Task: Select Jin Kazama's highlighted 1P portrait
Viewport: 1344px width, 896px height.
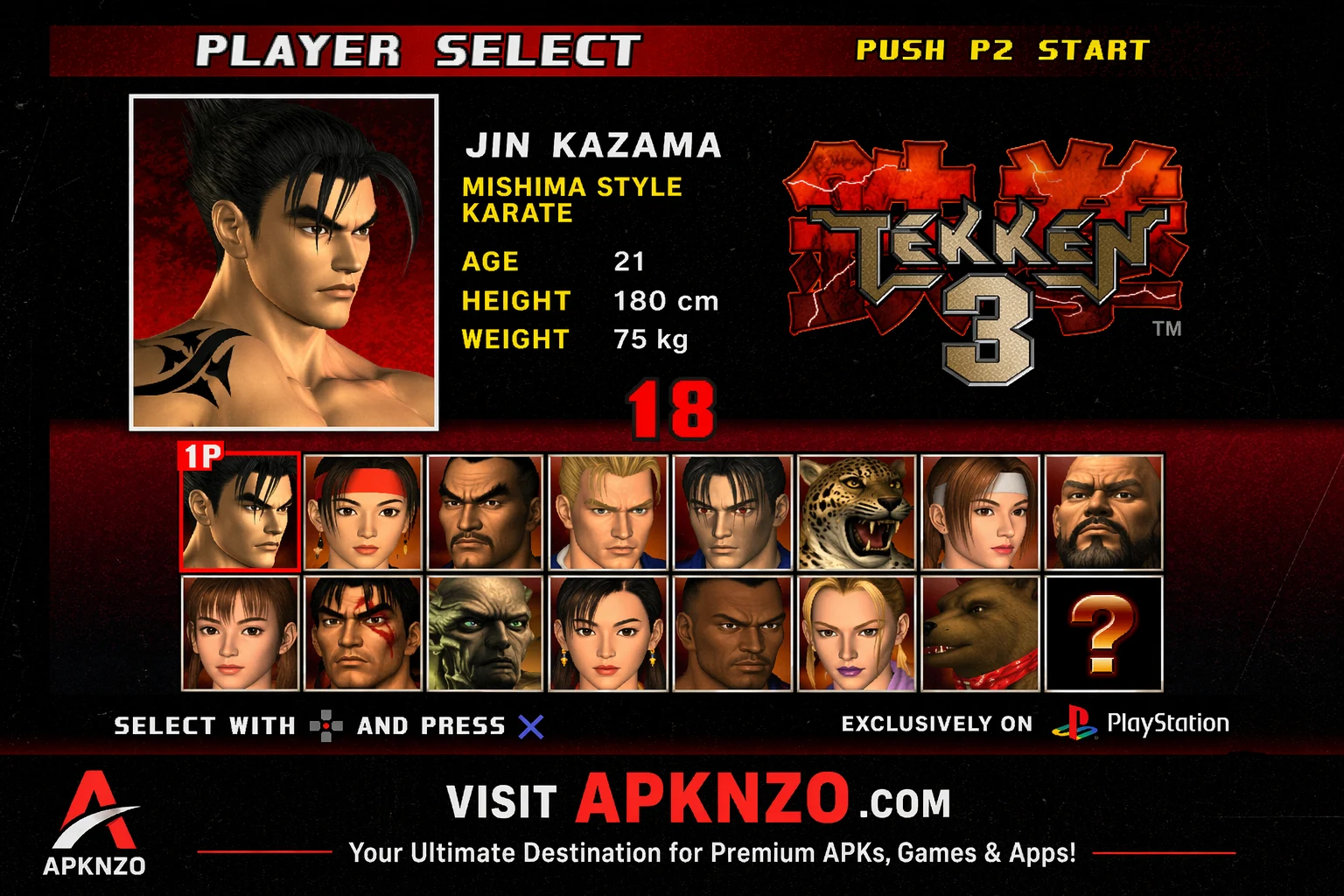Action: click(x=240, y=511)
